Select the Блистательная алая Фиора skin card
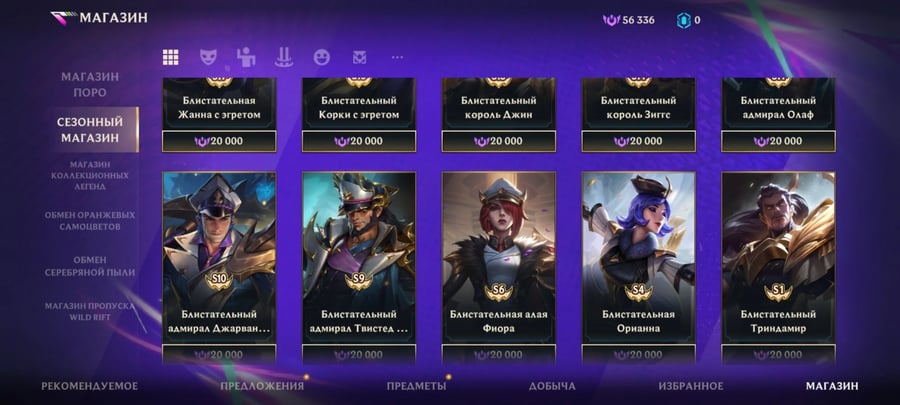 (x=499, y=258)
